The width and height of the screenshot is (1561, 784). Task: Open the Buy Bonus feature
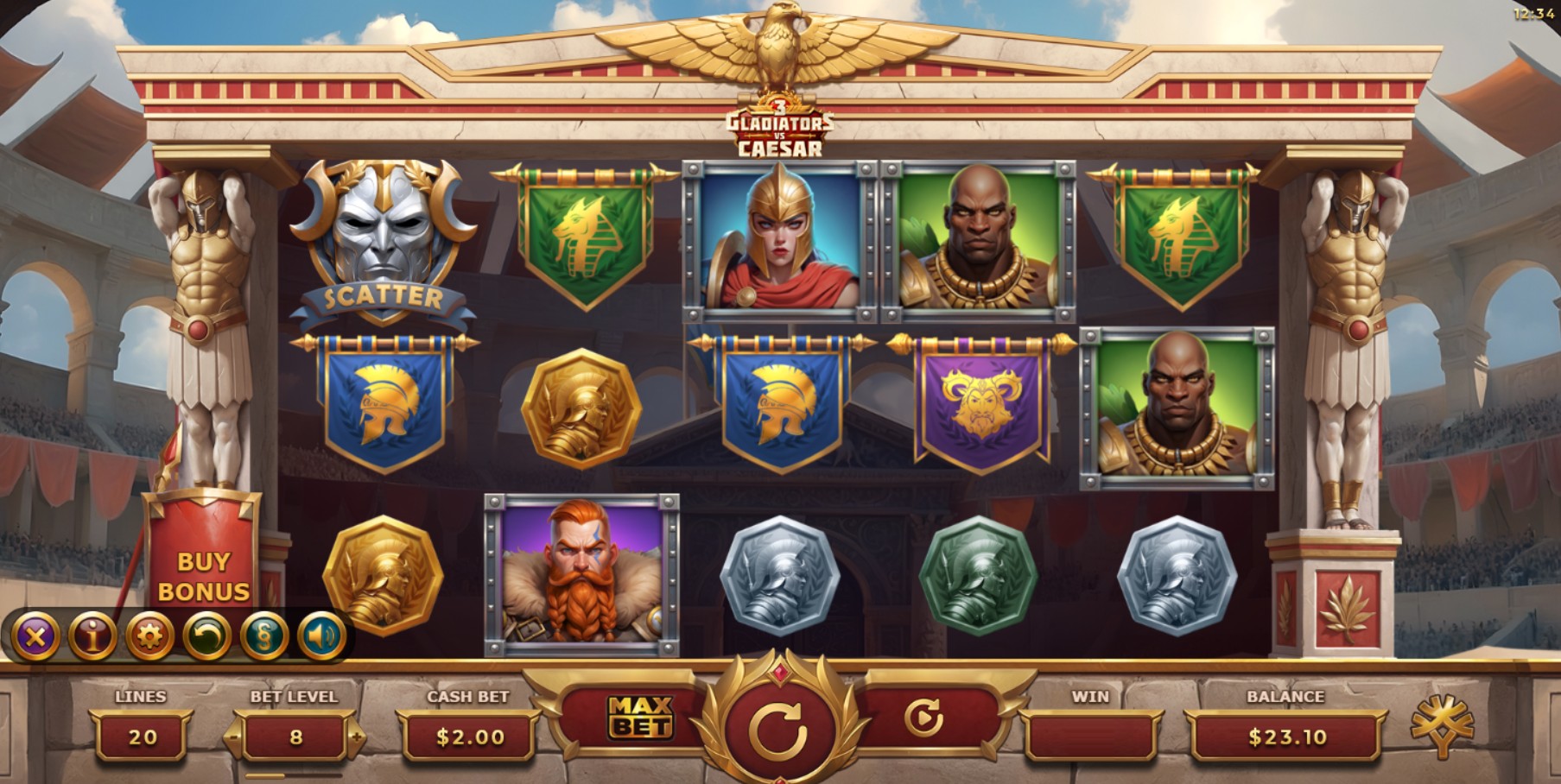point(203,576)
